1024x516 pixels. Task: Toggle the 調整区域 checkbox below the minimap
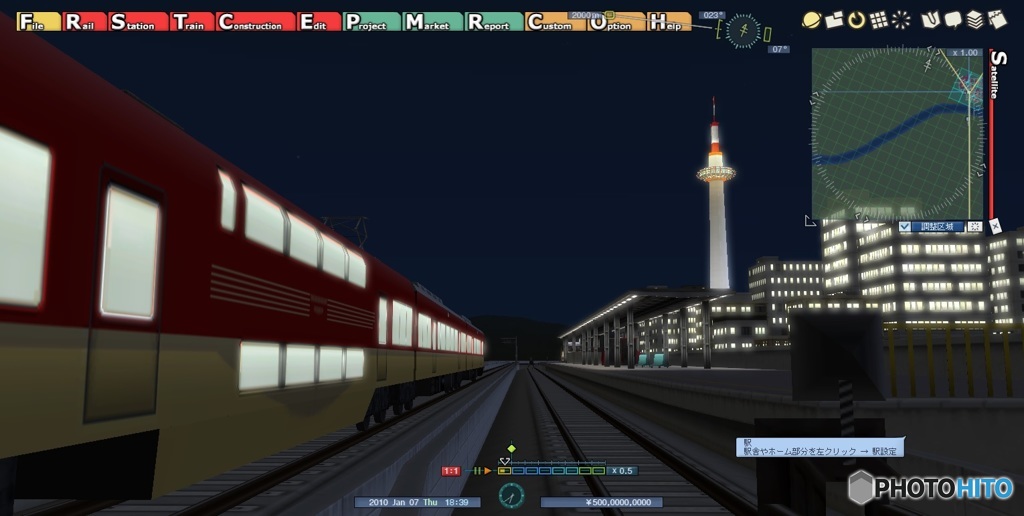coord(906,227)
